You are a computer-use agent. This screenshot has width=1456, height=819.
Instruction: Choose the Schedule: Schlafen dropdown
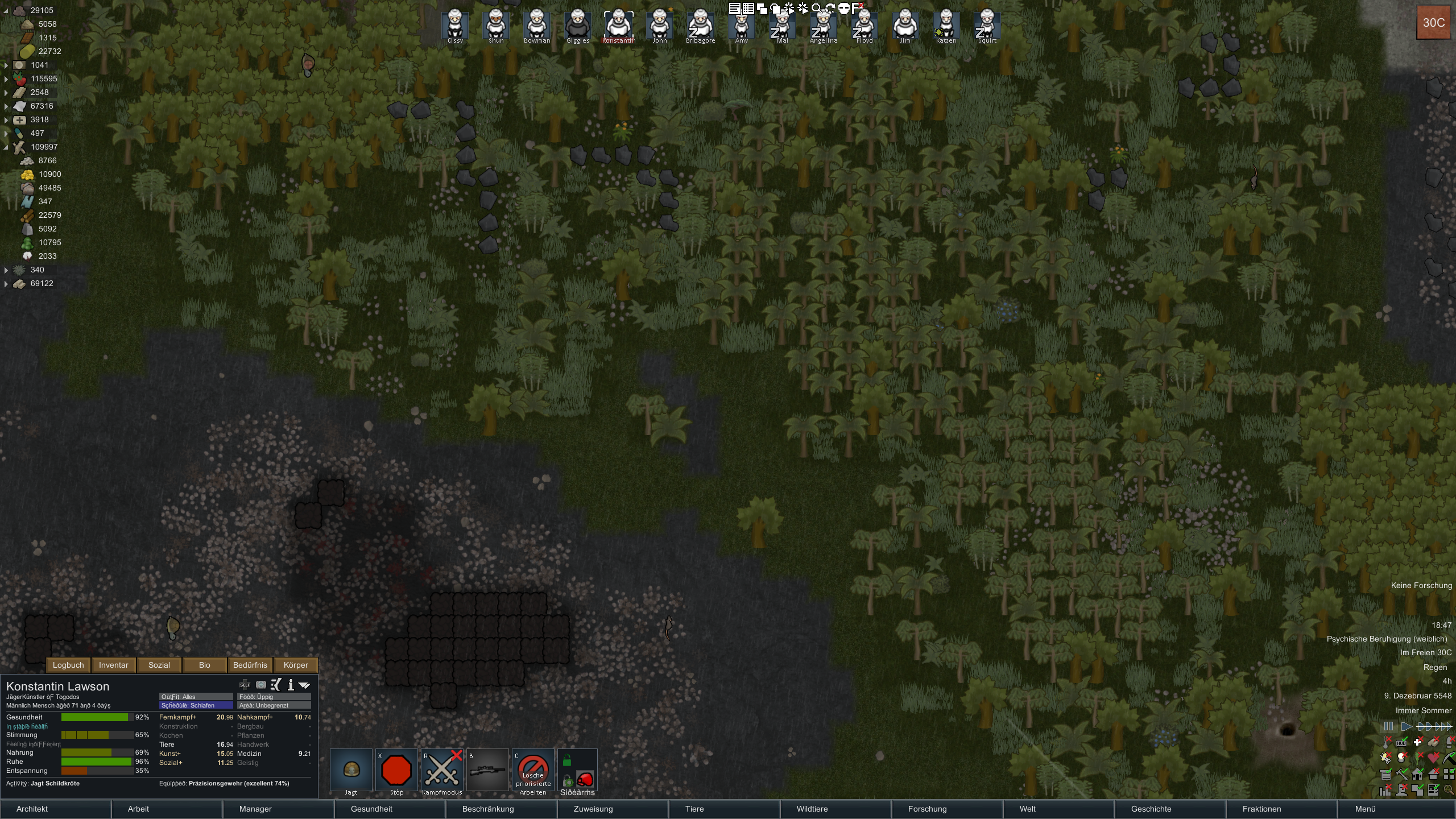pos(196,705)
